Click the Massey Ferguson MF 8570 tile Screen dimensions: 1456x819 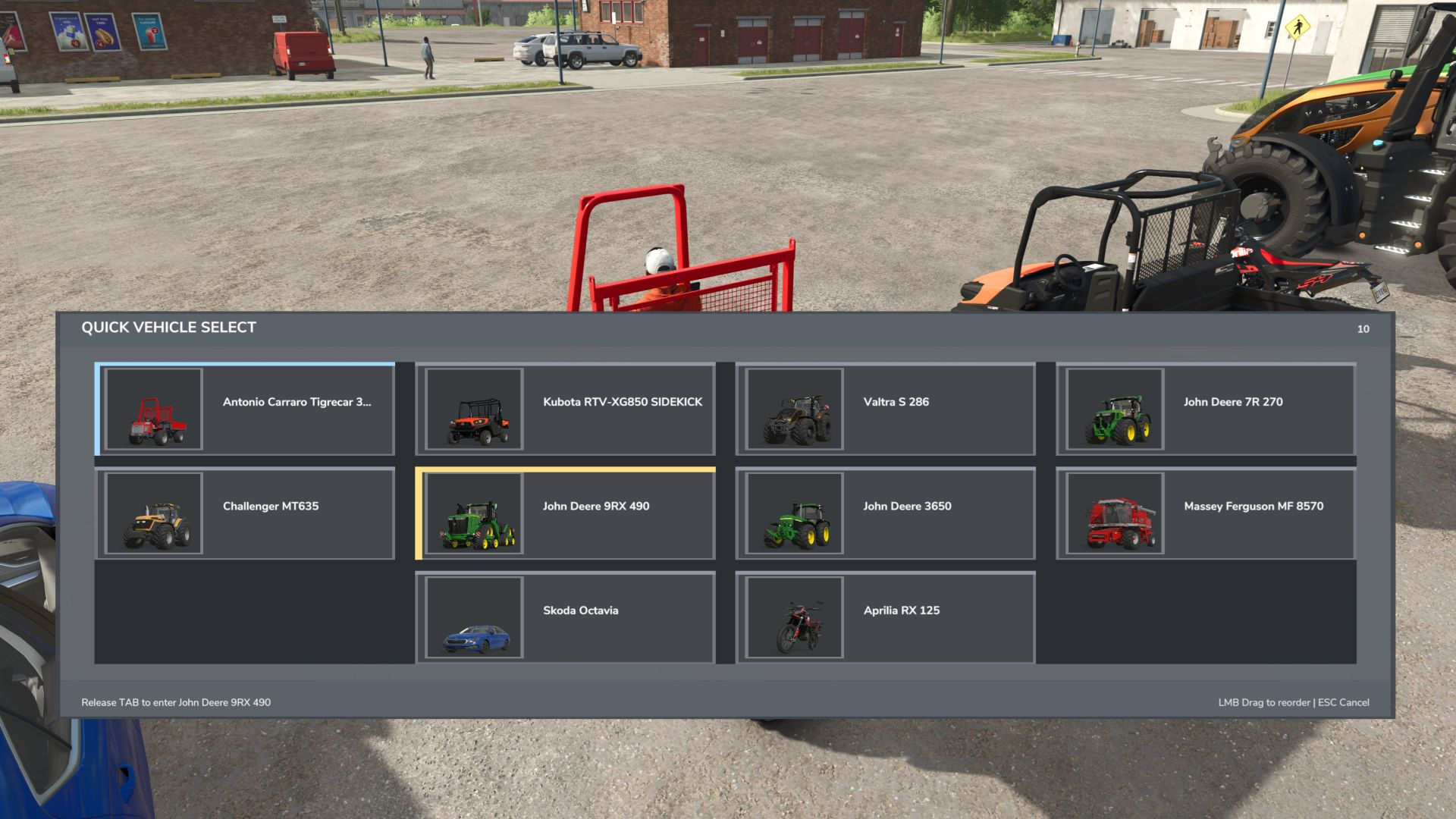pyautogui.click(x=1207, y=513)
